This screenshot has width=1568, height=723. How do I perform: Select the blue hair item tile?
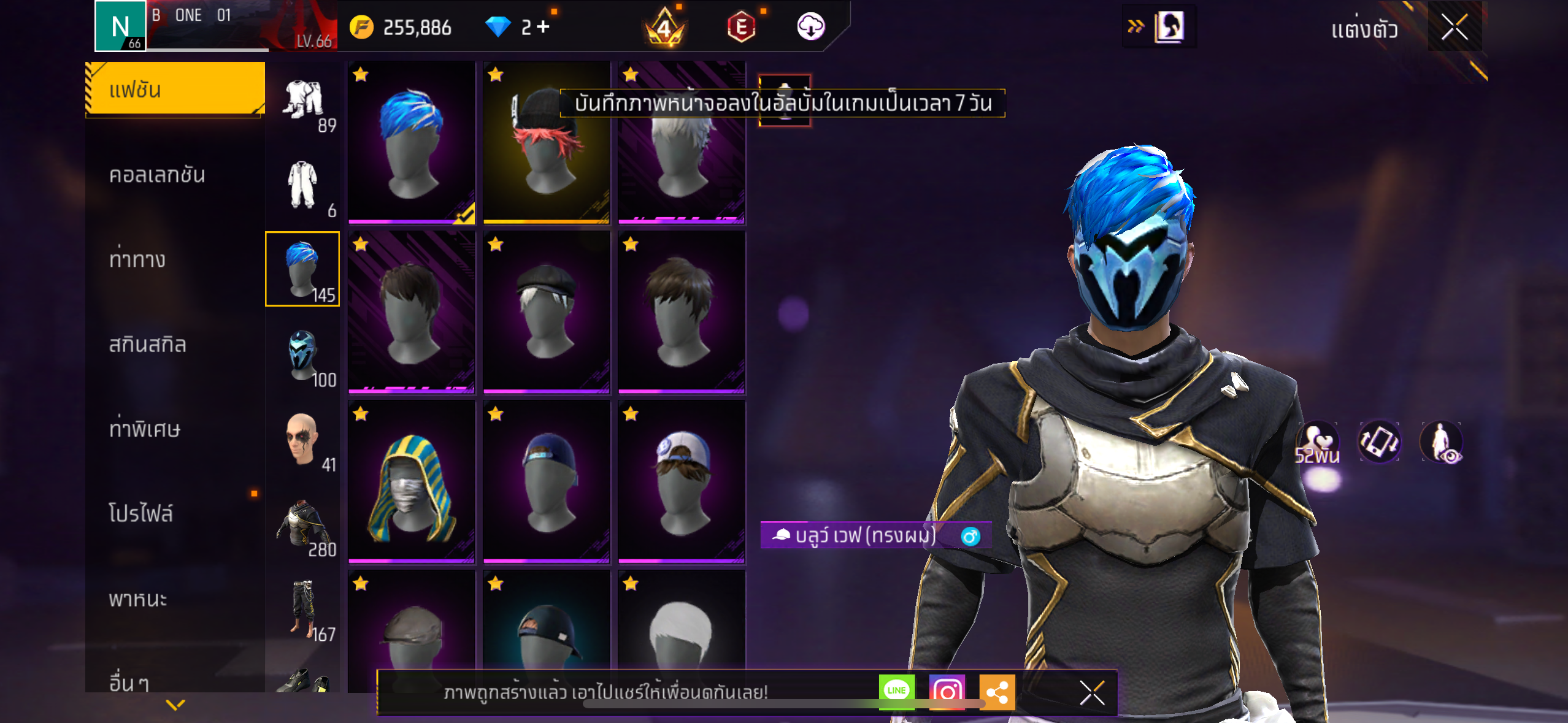(411, 142)
